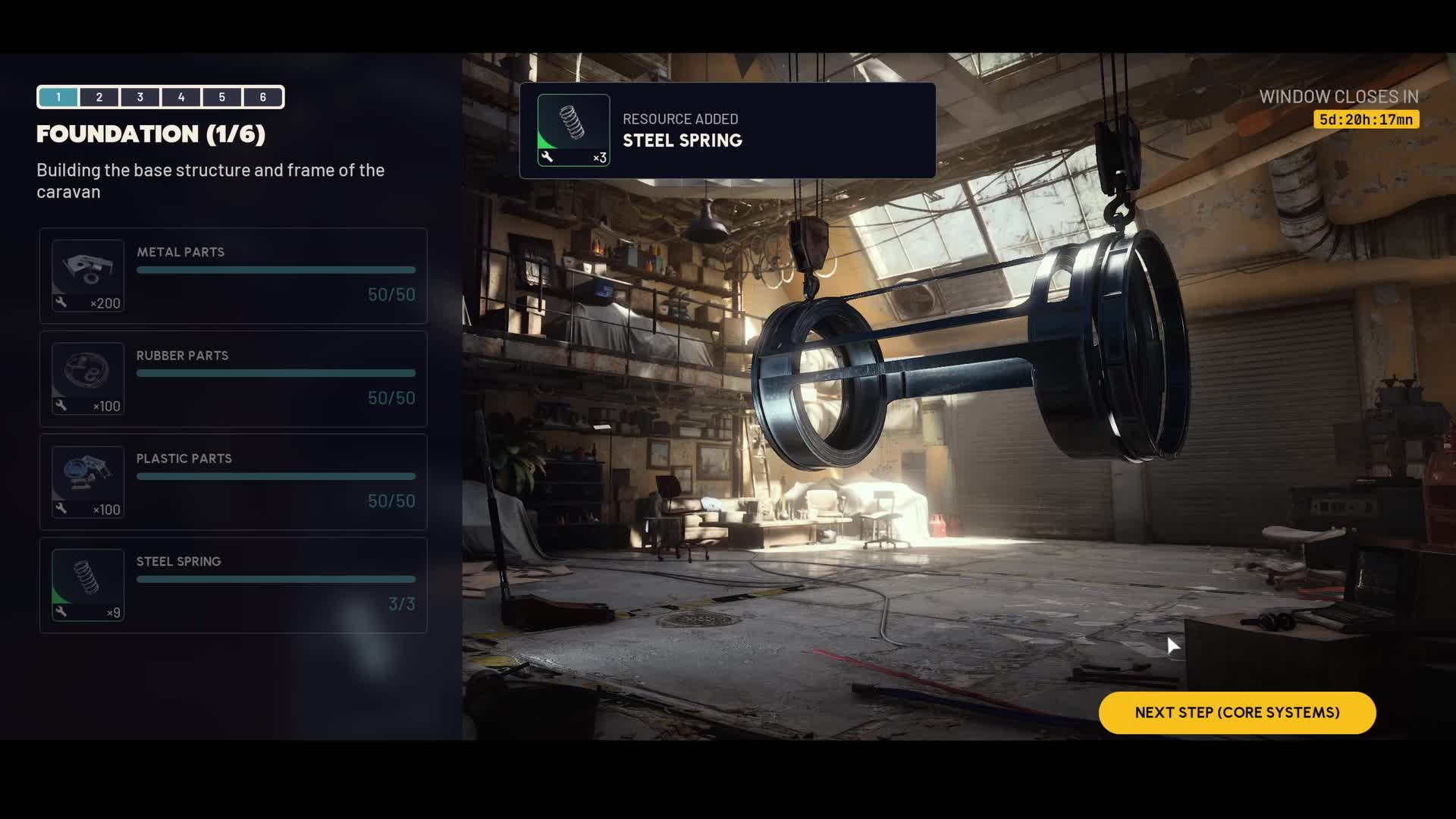Image resolution: width=1456 pixels, height=819 pixels.
Task: Click the Metal Parts item icon
Action: [x=88, y=276]
